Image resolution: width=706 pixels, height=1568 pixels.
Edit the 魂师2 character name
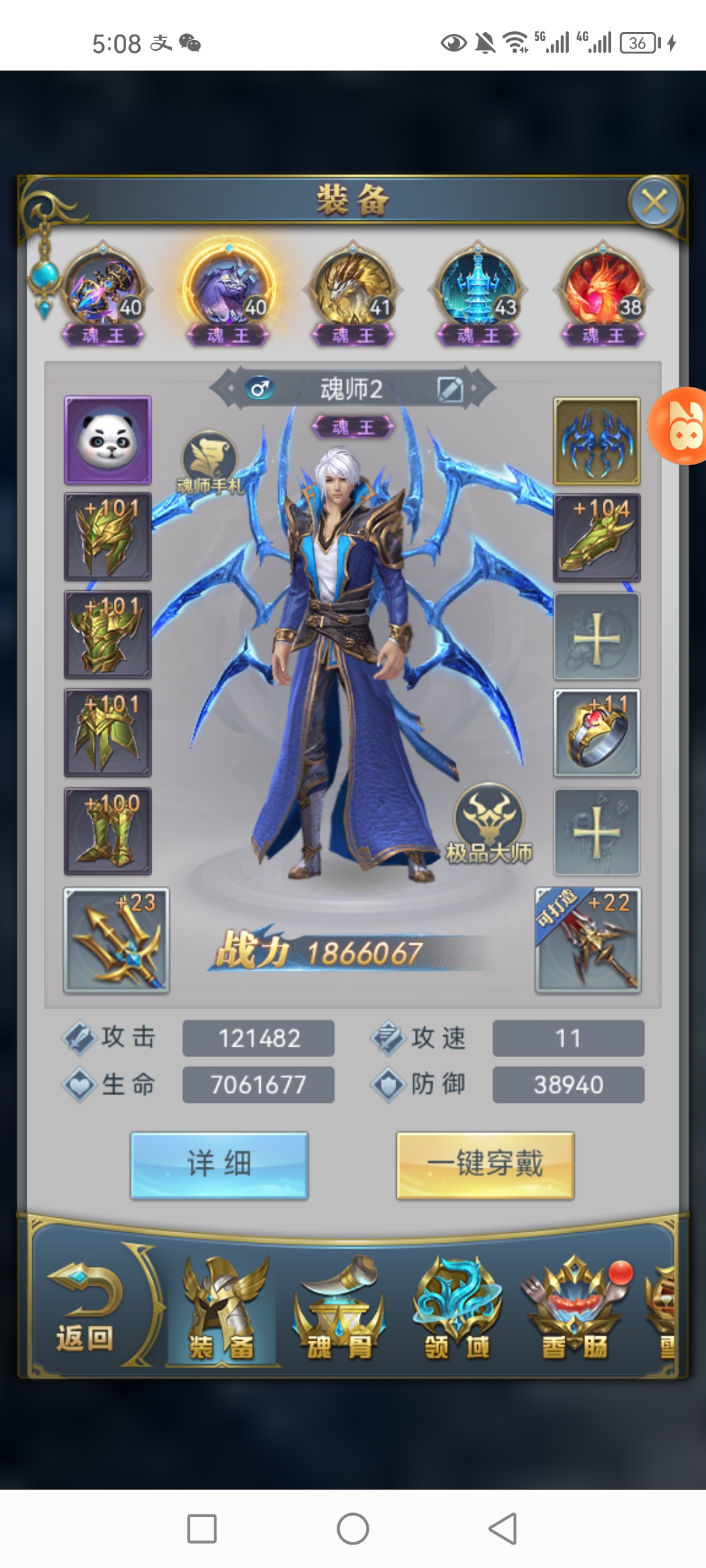450,389
